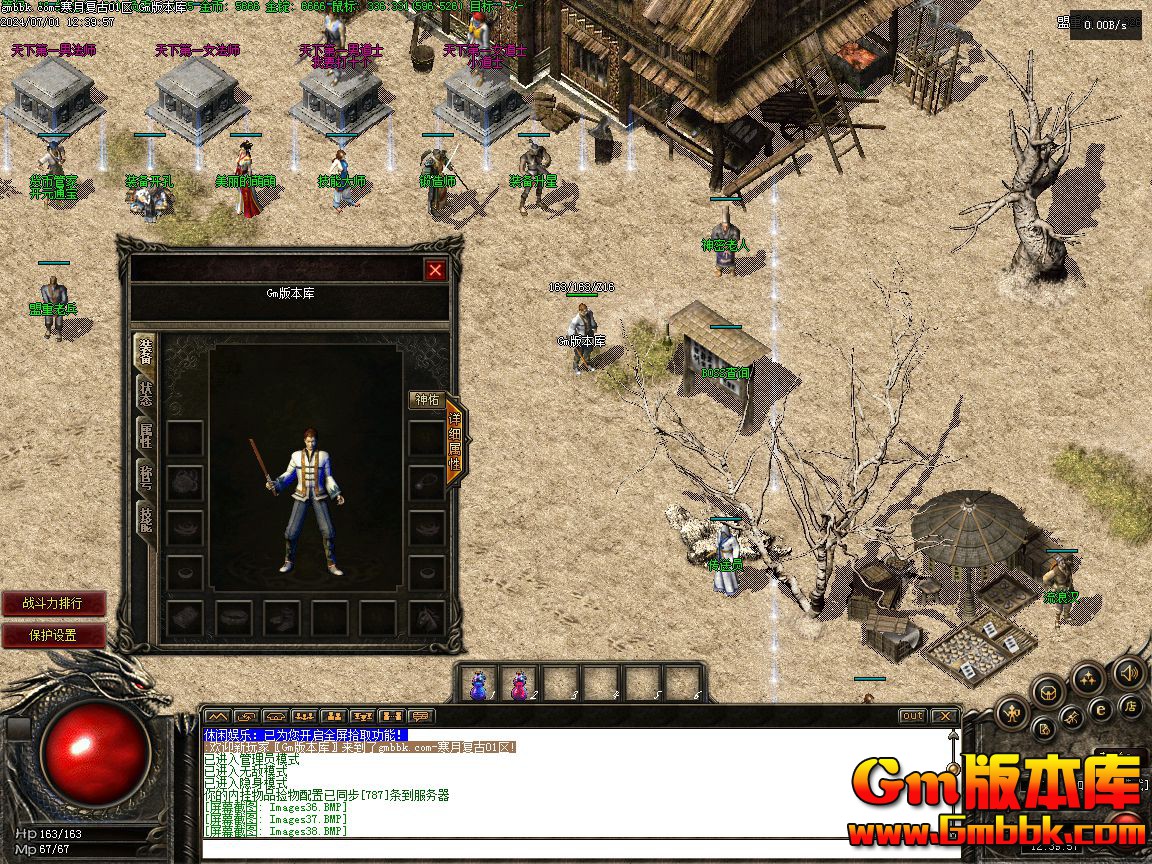Click the chat window's out button
The image size is (1152, 864).
click(x=912, y=716)
